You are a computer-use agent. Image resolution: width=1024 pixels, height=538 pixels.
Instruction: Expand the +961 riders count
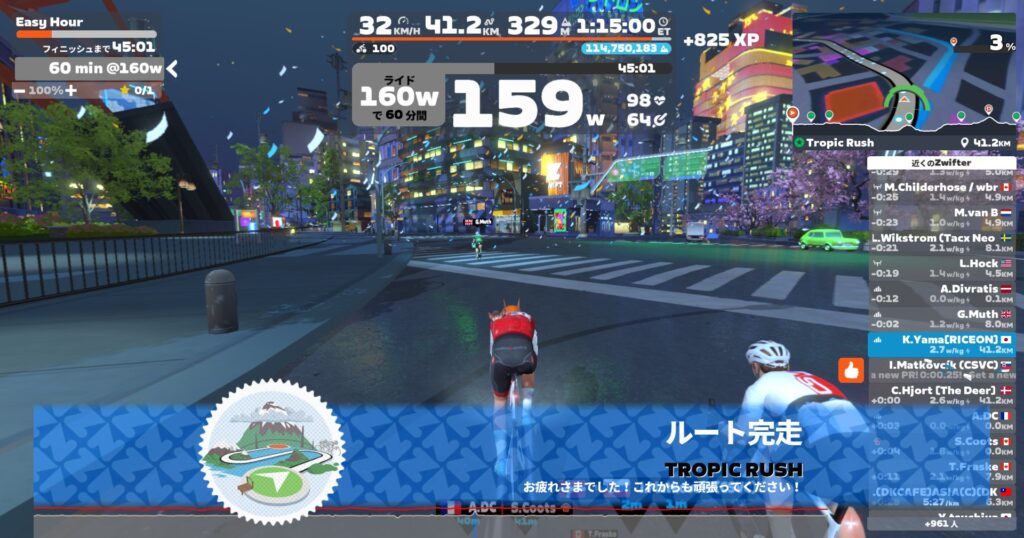[x=941, y=524]
